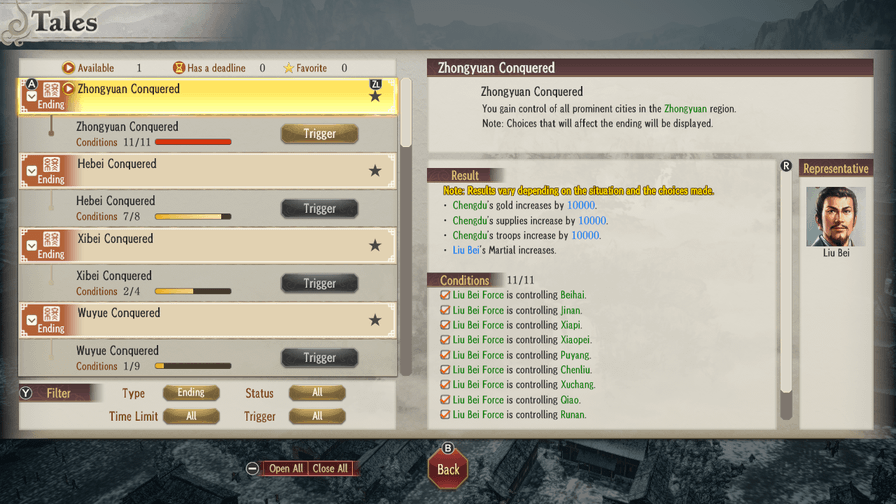Go Back from the Tales screen
The width and height of the screenshot is (896, 504).
pyautogui.click(x=448, y=469)
